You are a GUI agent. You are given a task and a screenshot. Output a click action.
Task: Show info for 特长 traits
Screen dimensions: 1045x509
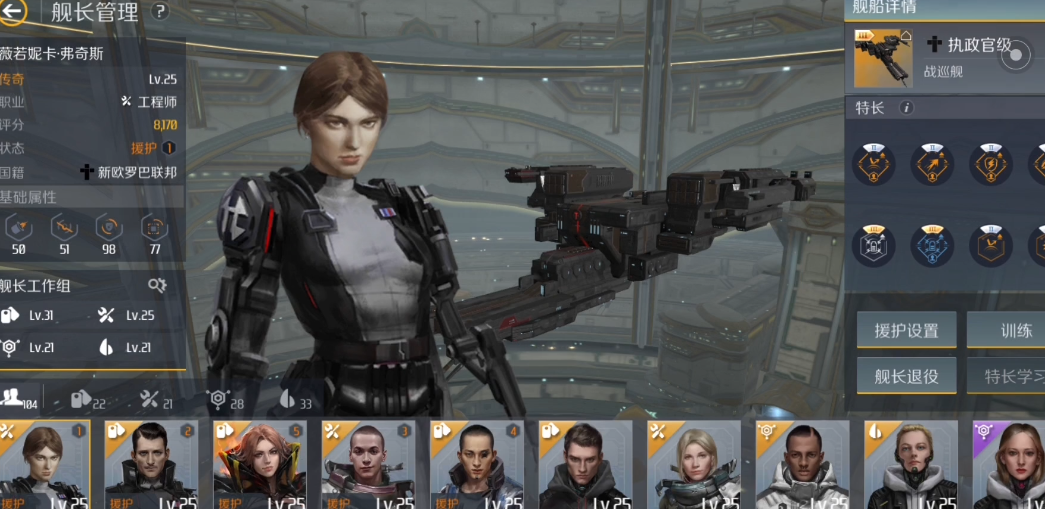click(x=906, y=108)
